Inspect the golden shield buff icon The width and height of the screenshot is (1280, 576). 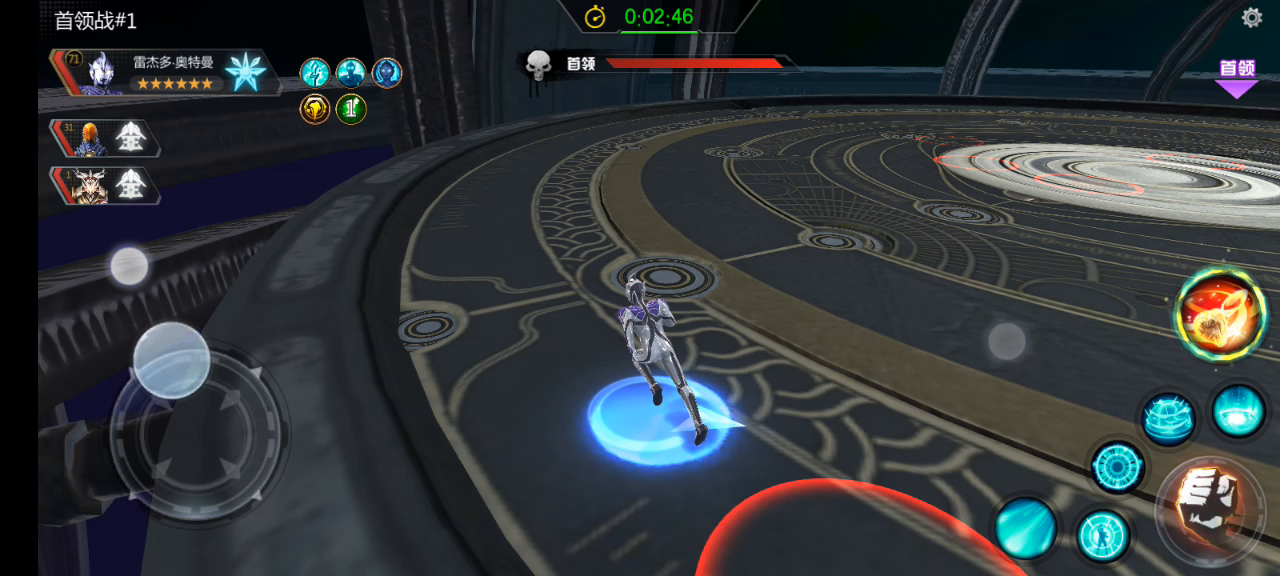point(315,108)
